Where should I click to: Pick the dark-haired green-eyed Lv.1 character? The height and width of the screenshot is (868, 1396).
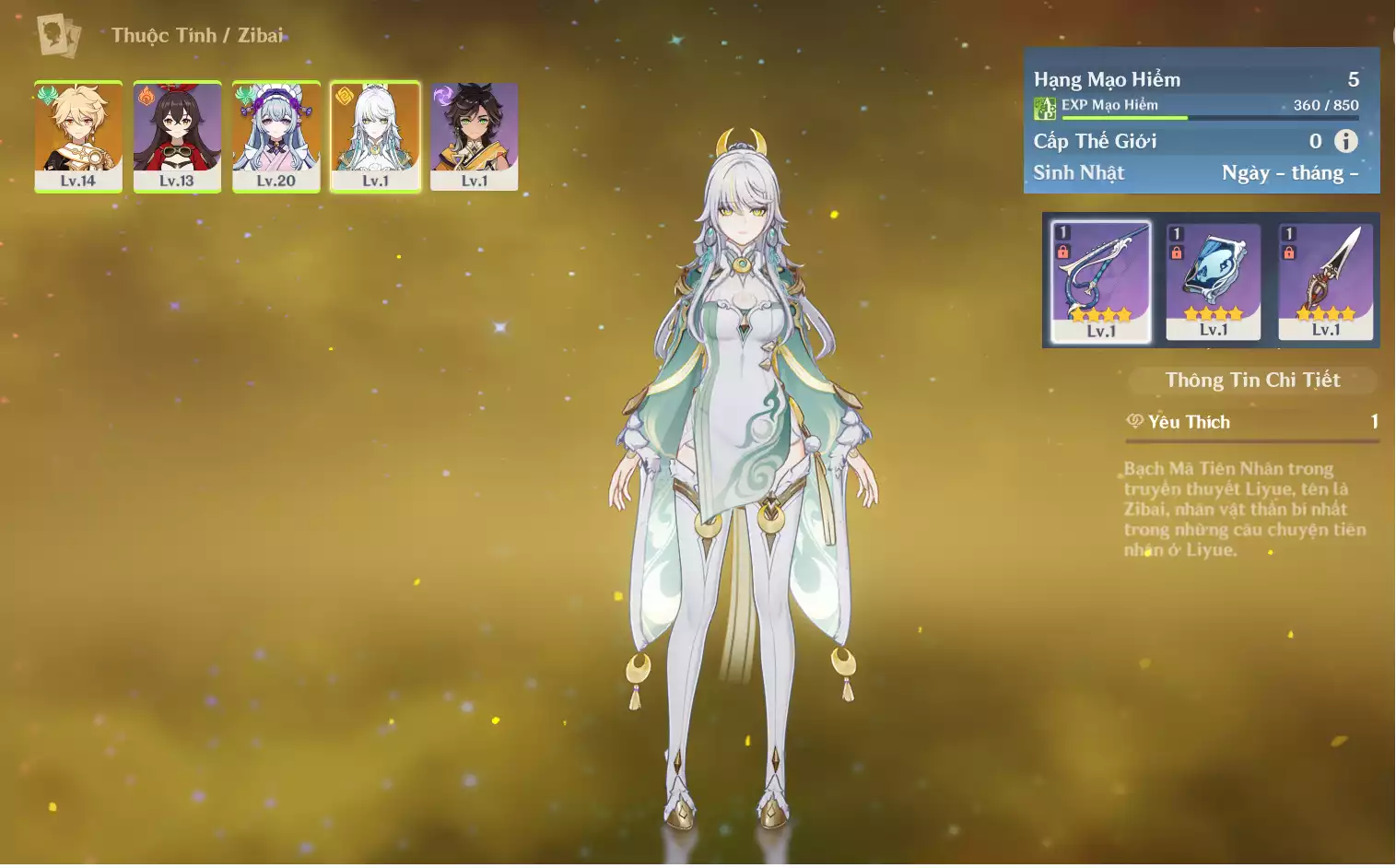pyautogui.click(x=474, y=136)
